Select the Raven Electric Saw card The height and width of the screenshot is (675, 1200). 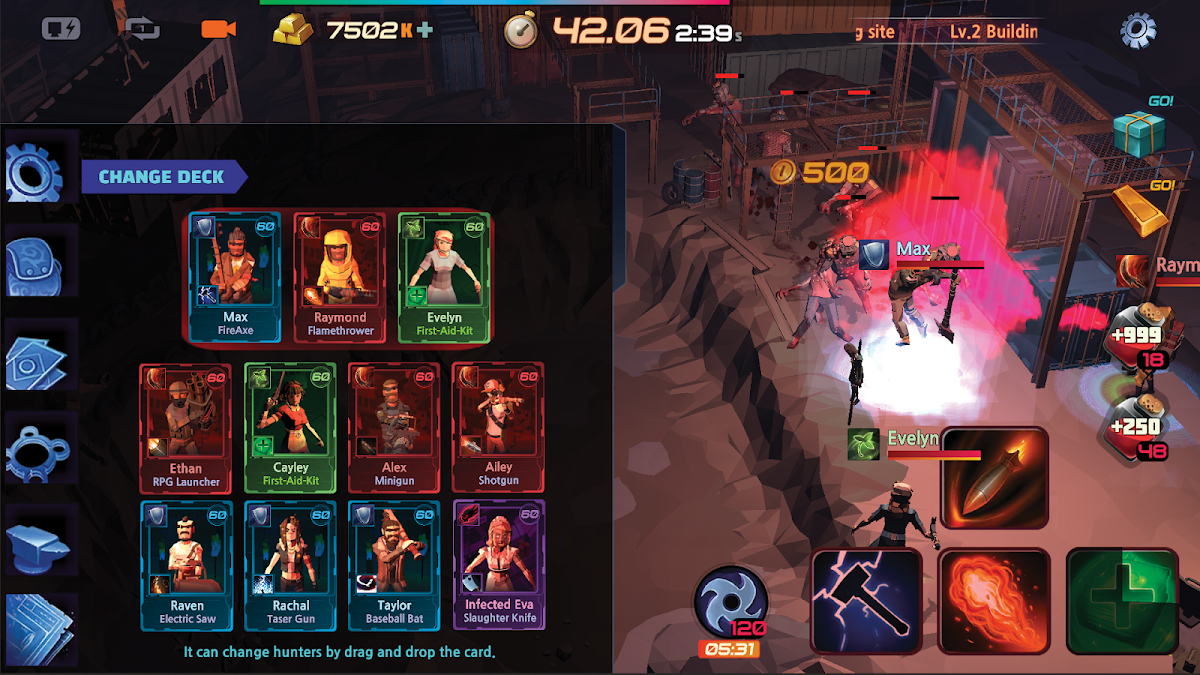[x=186, y=564]
